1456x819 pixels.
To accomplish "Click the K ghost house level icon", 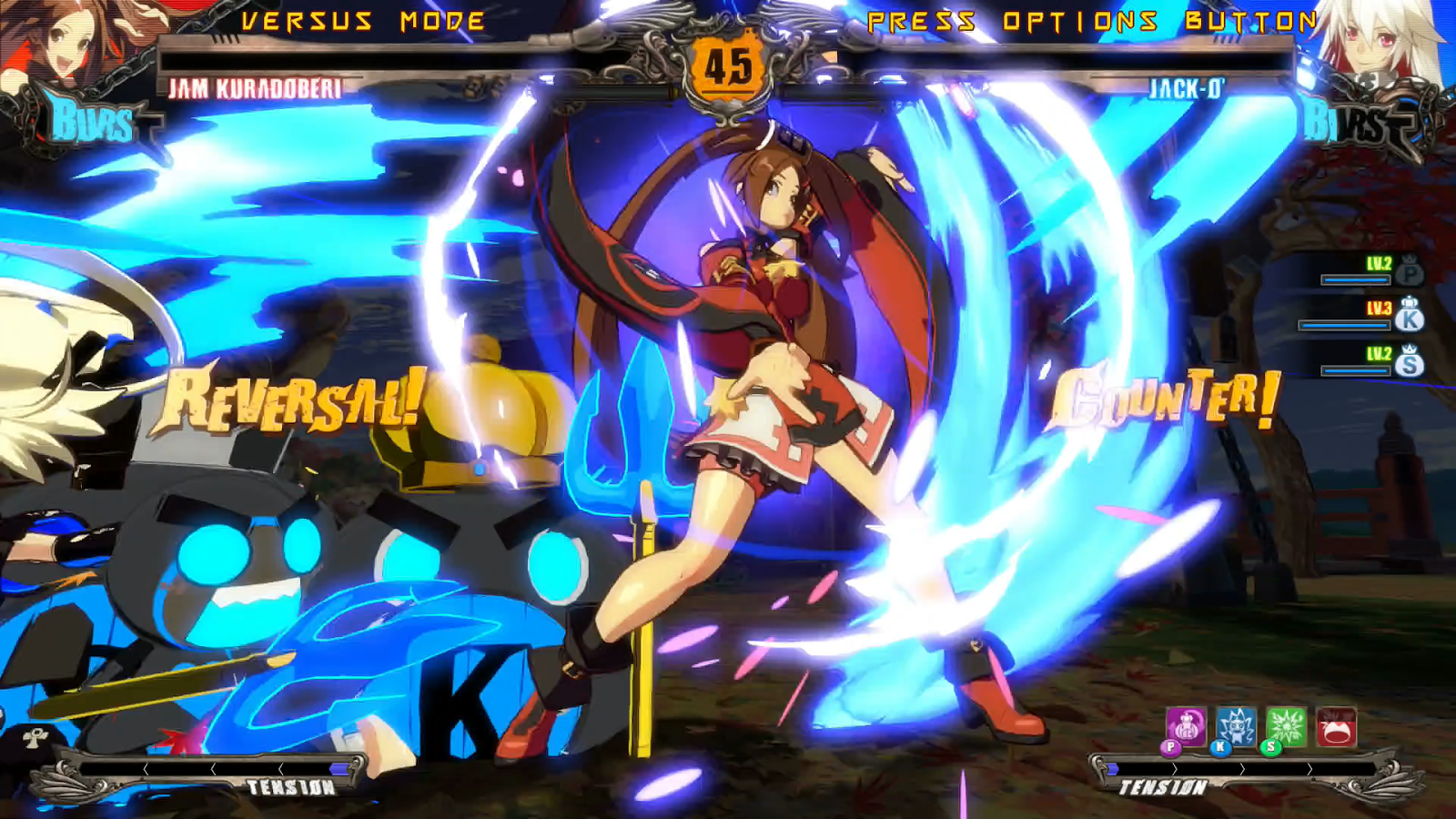I will (x=1410, y=318).
